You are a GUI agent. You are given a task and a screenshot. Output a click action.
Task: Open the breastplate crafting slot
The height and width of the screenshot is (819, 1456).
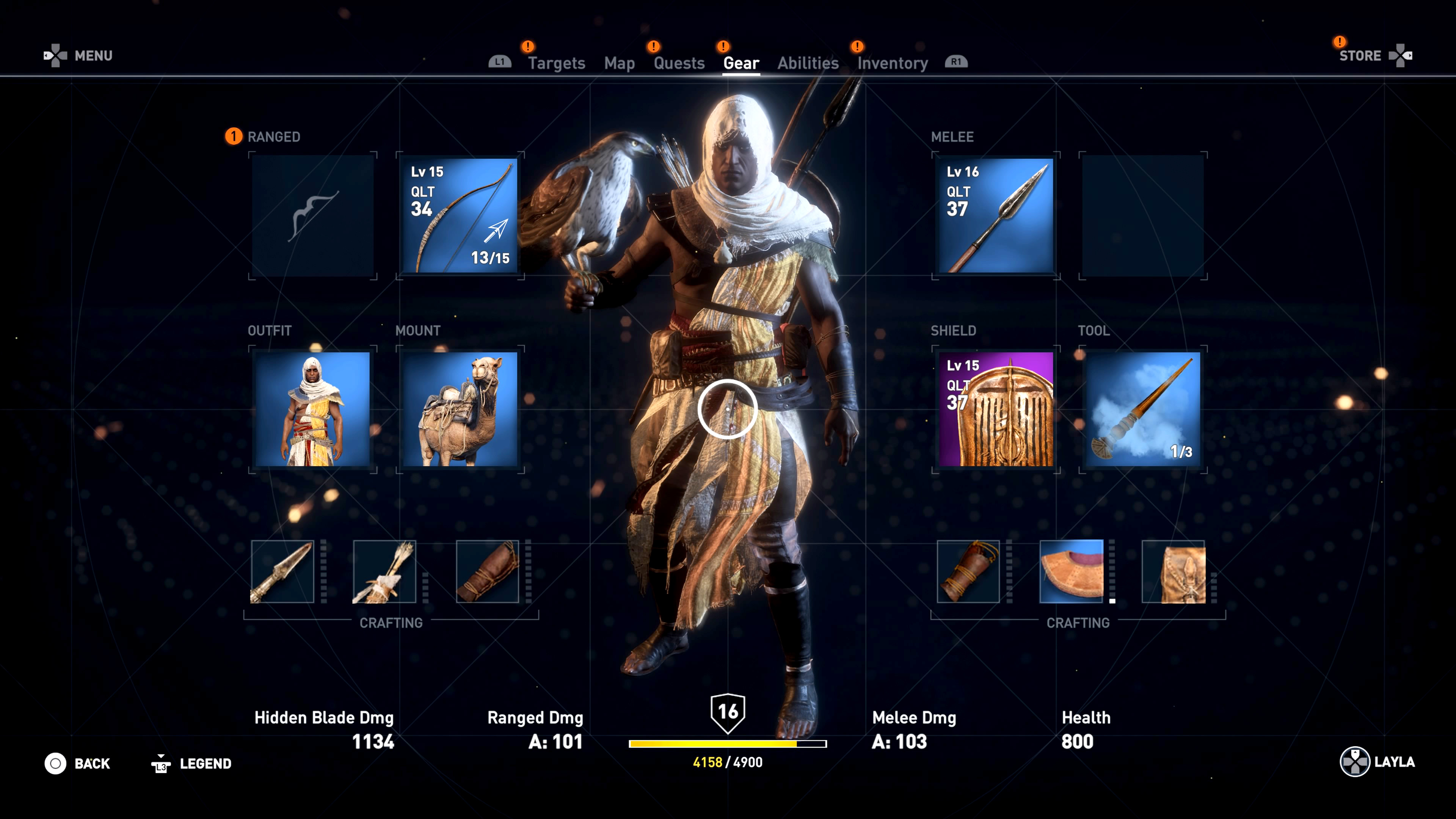click(x=1071, y=571)
